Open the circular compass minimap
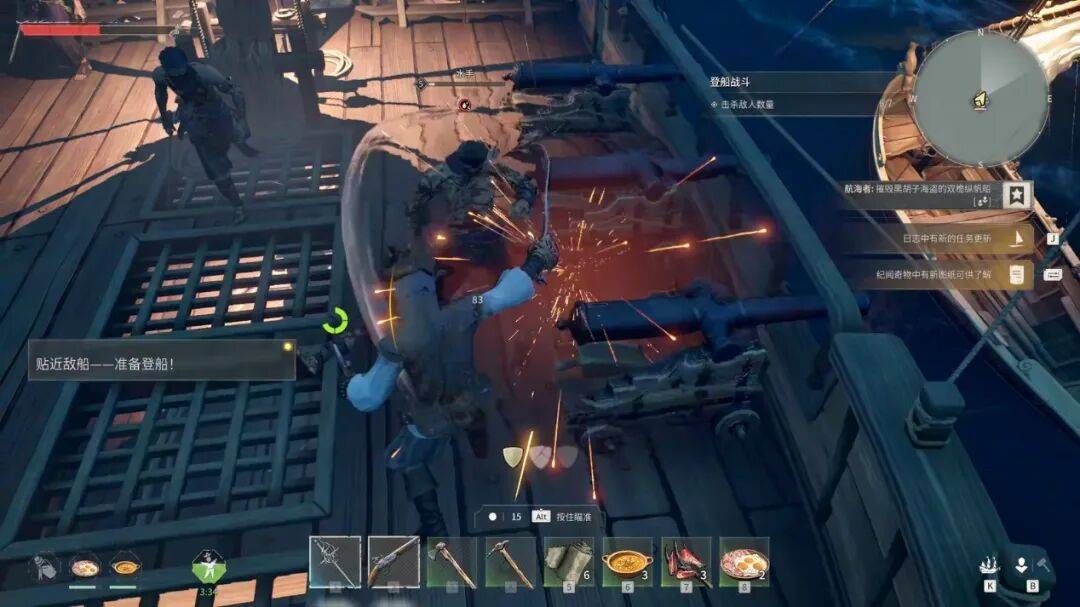The image size is (1080, 607). (981, 97)
